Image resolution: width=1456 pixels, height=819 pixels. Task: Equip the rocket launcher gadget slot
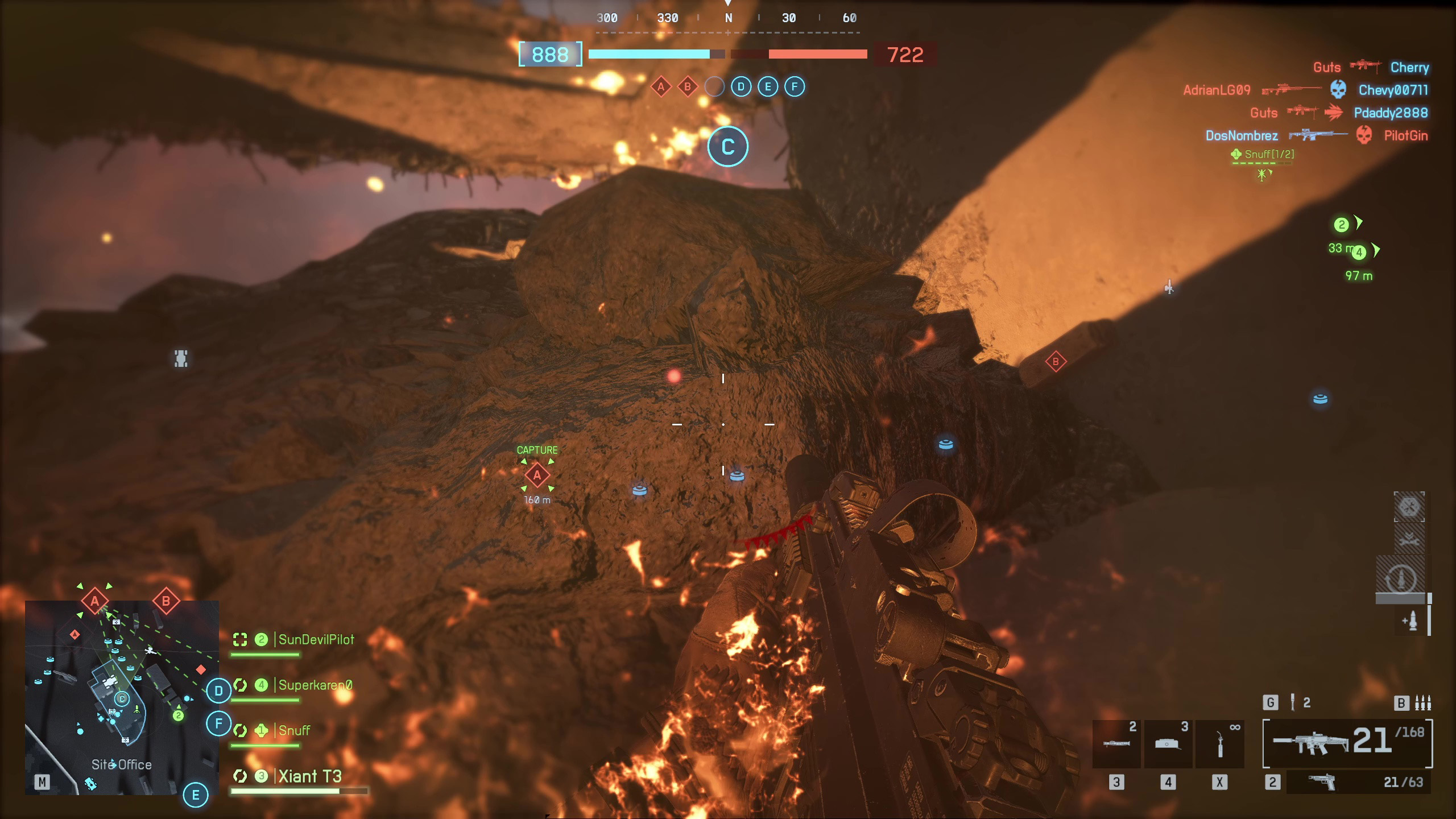1116,744
